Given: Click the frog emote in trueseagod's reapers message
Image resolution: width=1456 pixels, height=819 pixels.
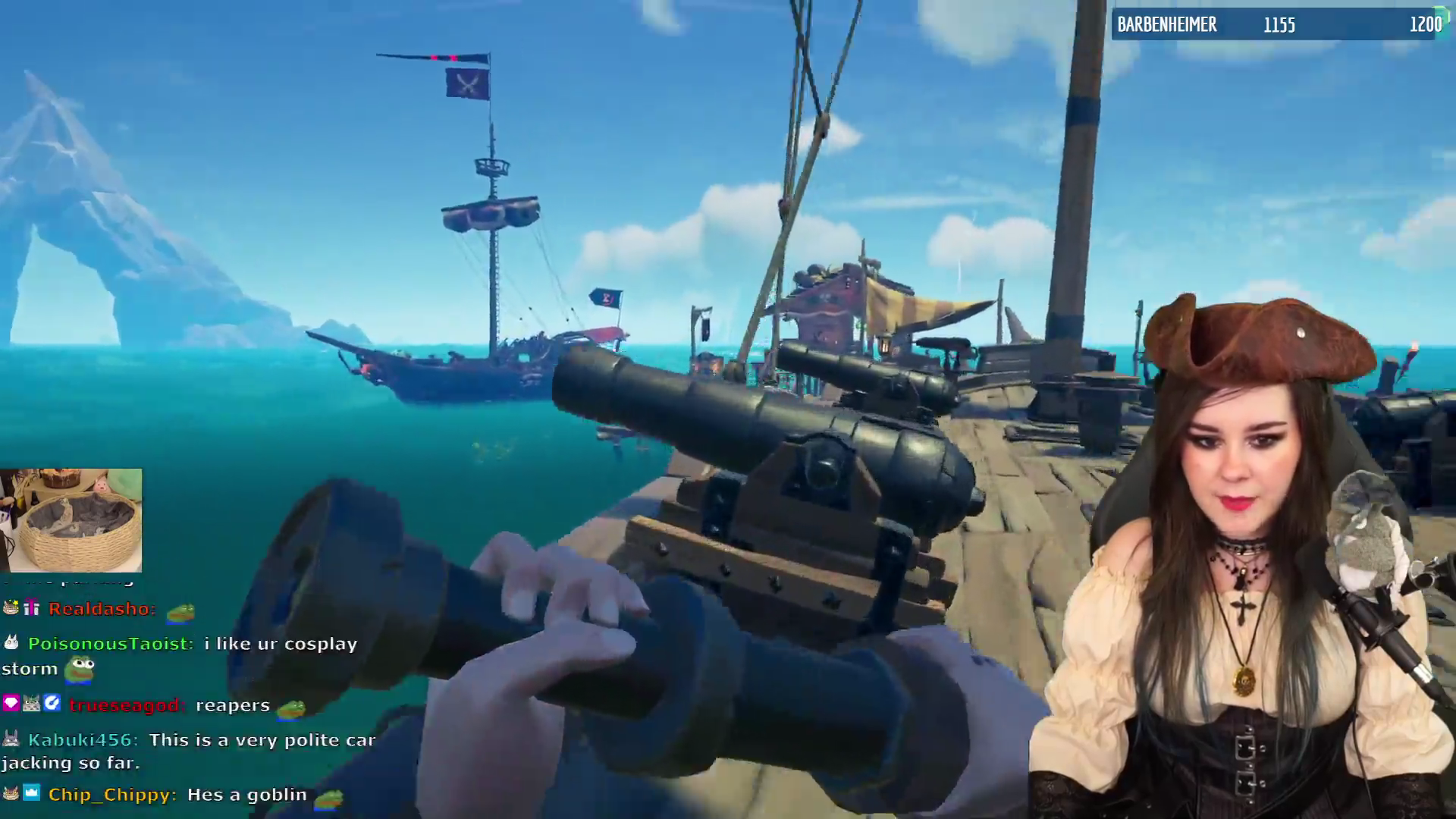Looking at the screenshot, I should click(x=291, y=709).
